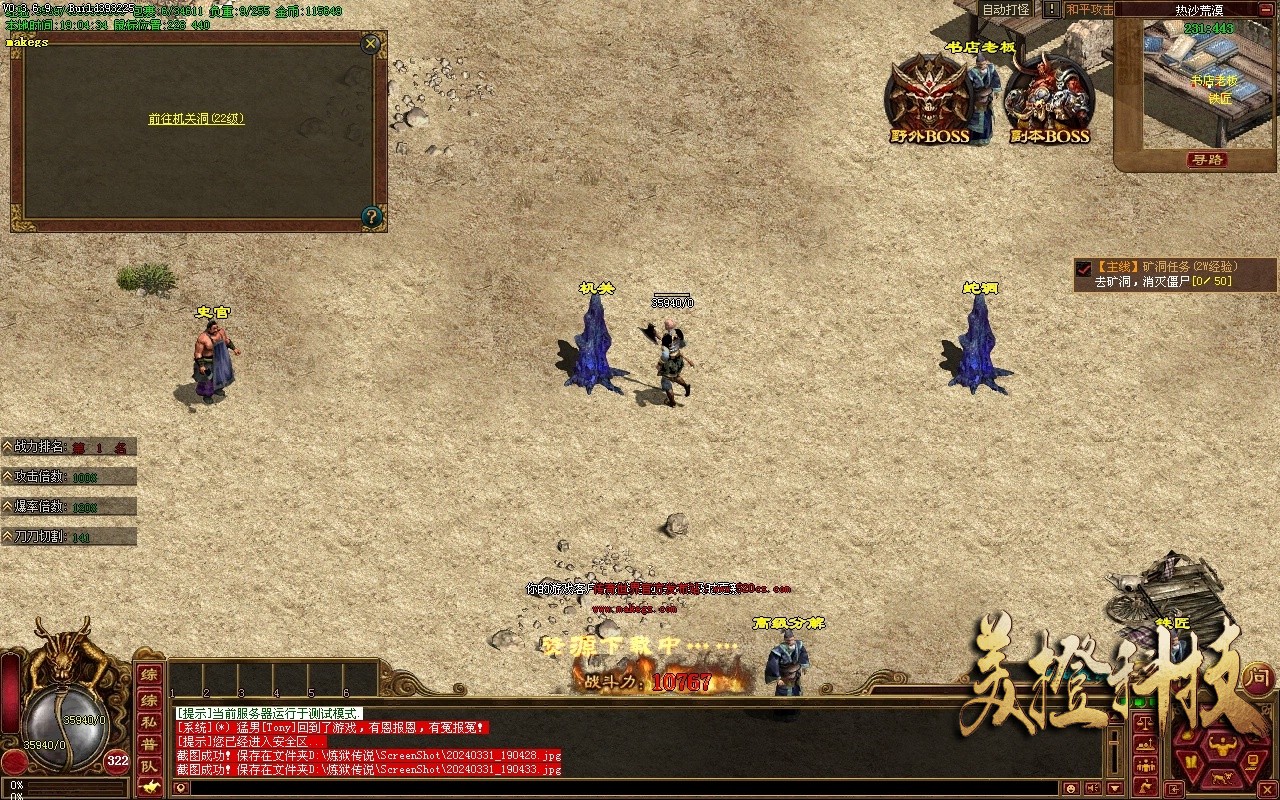This screenshot has width=1280, height=800.
Task: Close the NPC dialog with the X button
Action: [371, 43]
